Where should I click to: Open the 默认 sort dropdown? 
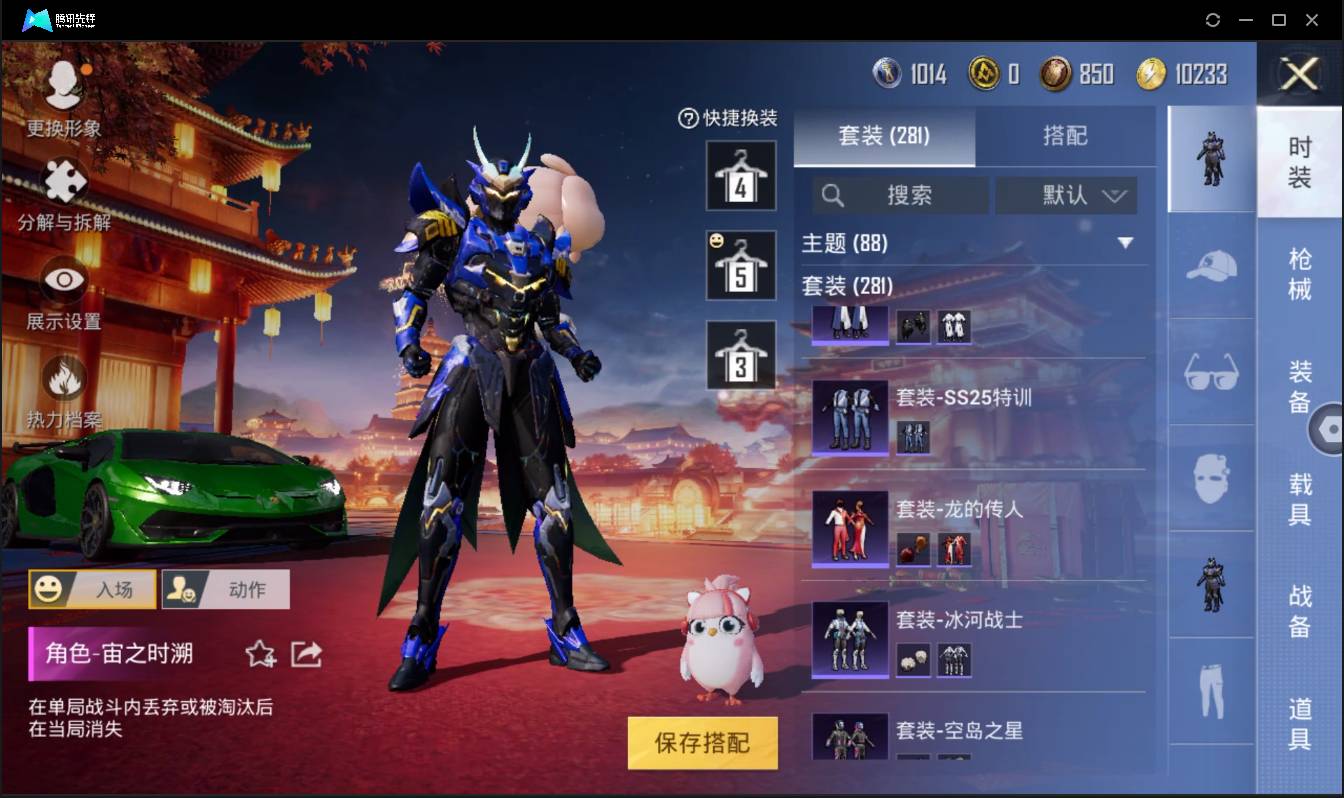[x=1066, y=196]
